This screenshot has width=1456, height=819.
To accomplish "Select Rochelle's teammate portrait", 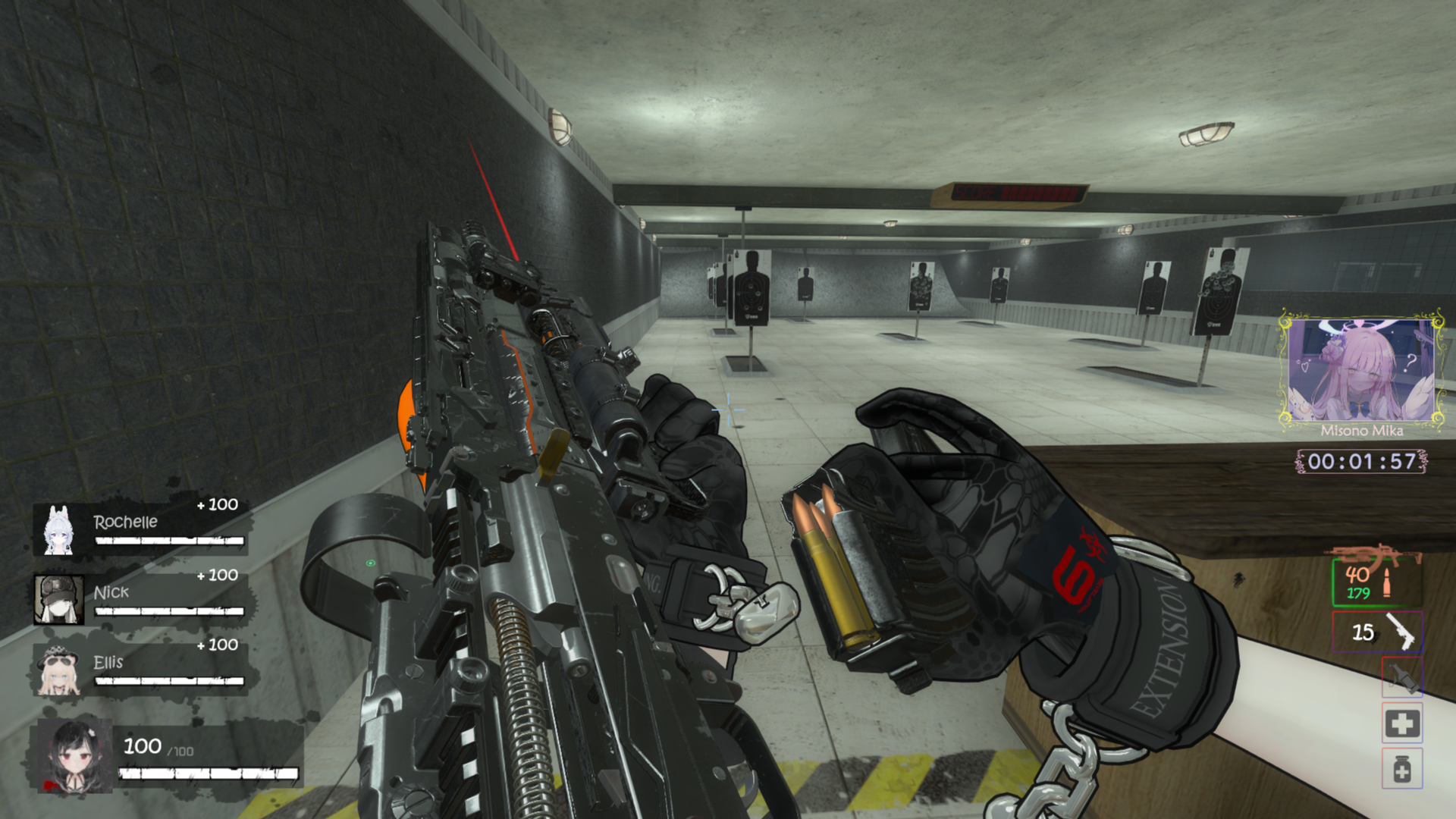I will [x=58, y=530].
